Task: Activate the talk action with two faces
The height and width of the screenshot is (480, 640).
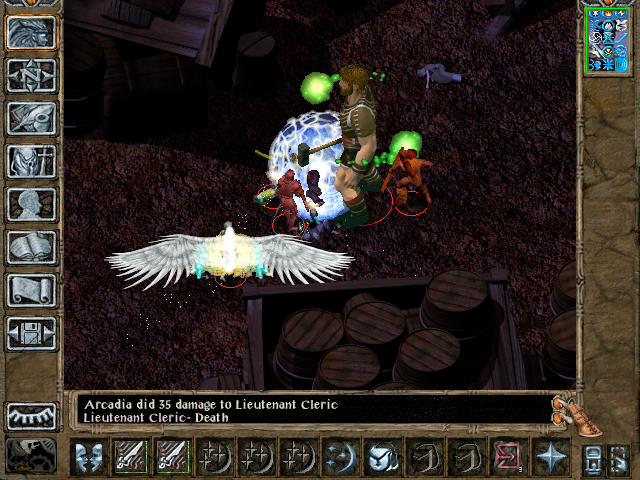Action: [x=89, y=457]
